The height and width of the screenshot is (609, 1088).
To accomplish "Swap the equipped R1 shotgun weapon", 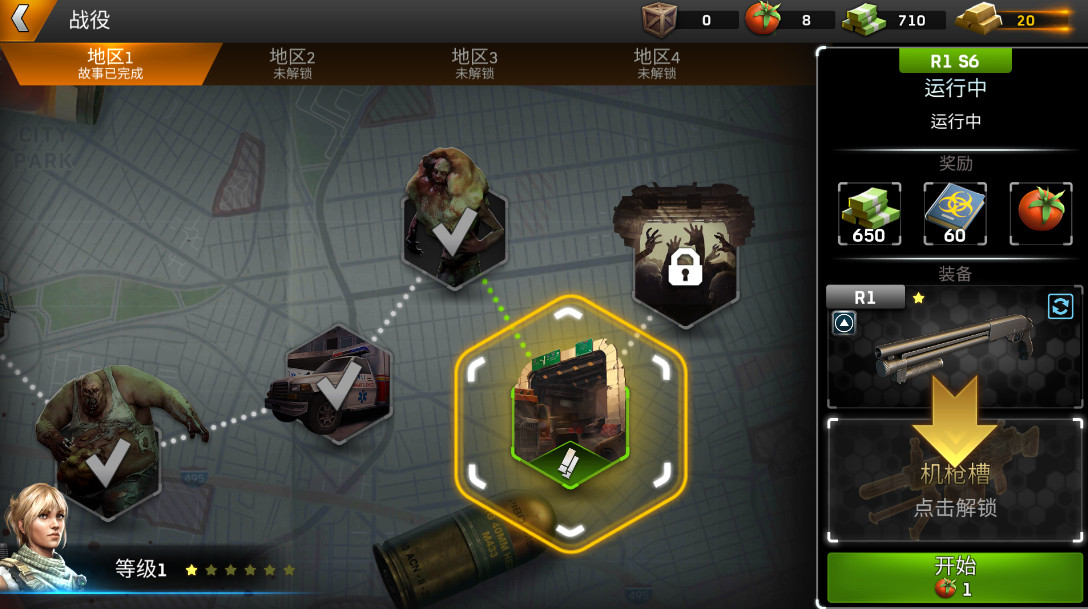I will [1060, 306].
